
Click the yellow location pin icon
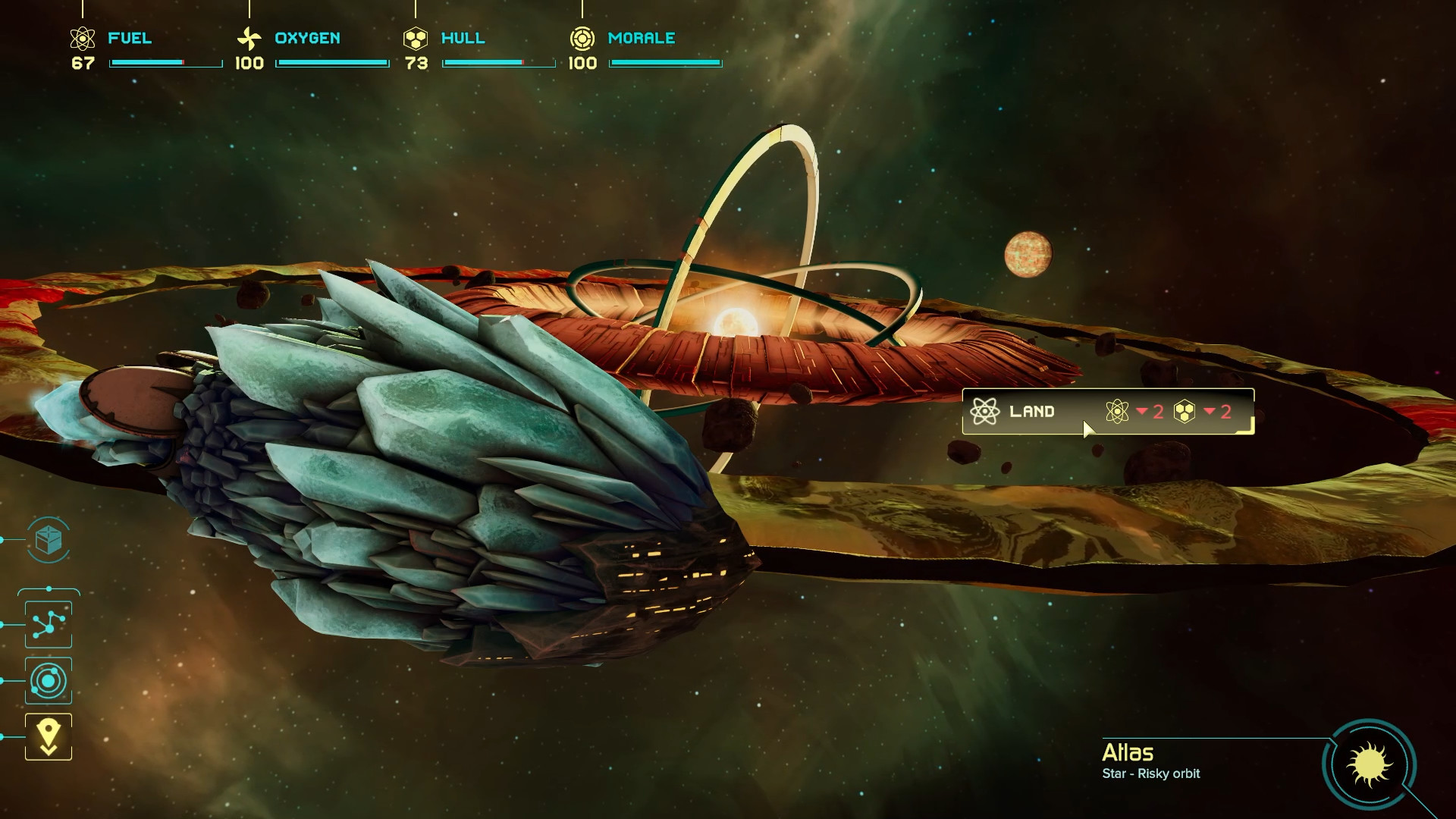tap(48, 734)
